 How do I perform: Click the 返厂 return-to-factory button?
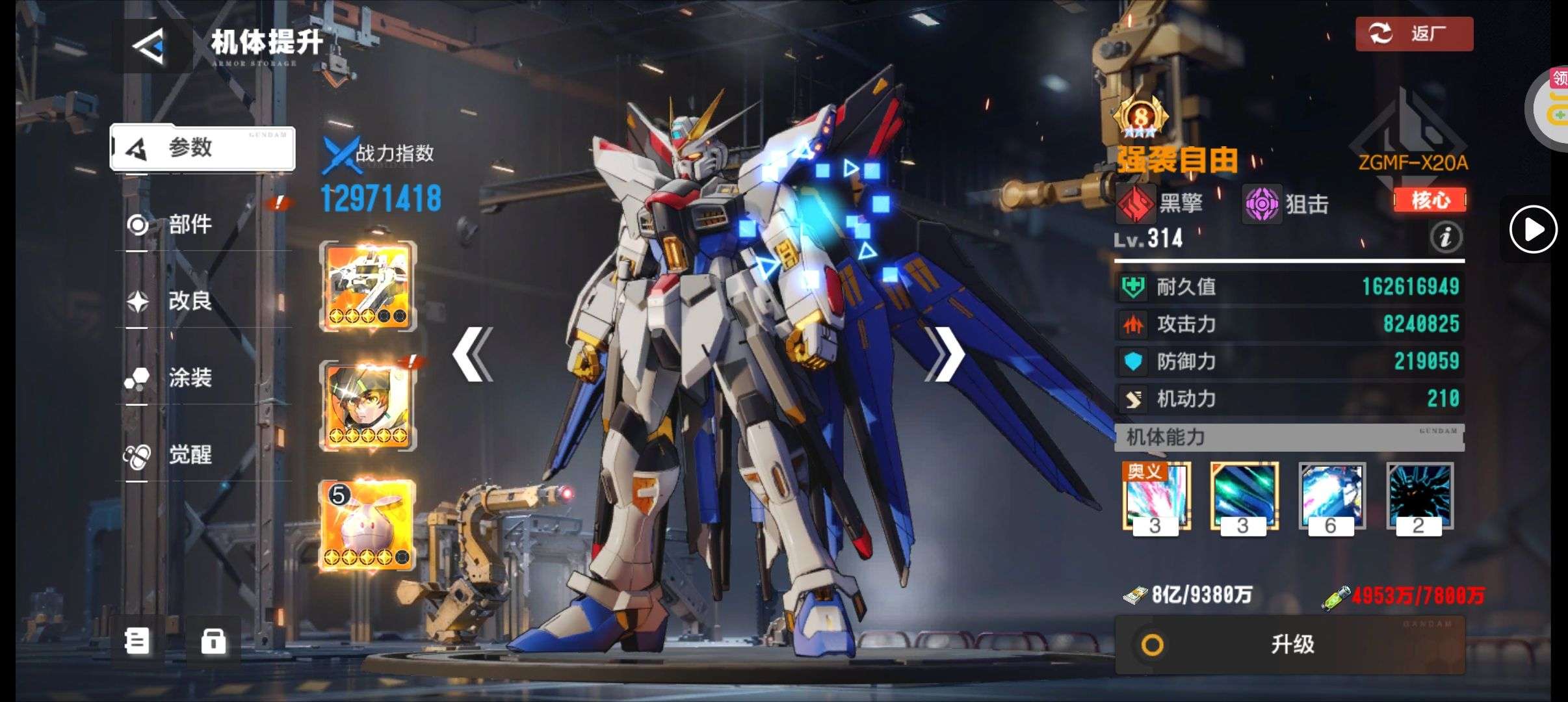pyautogui.click(x=1414, y=34)
